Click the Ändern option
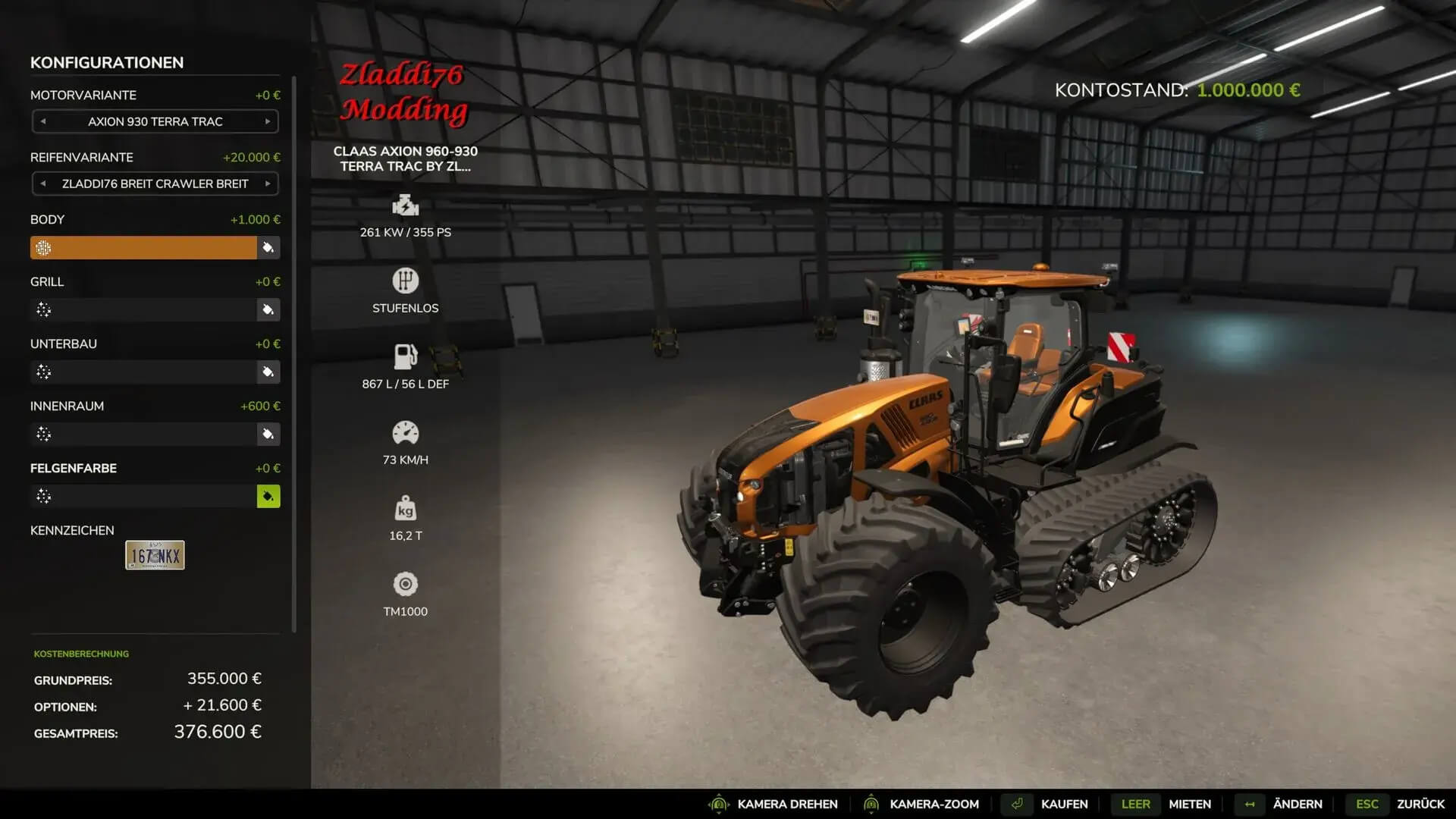The height and width of the screenshot is (819, 1456). [x=1297, y=804]
